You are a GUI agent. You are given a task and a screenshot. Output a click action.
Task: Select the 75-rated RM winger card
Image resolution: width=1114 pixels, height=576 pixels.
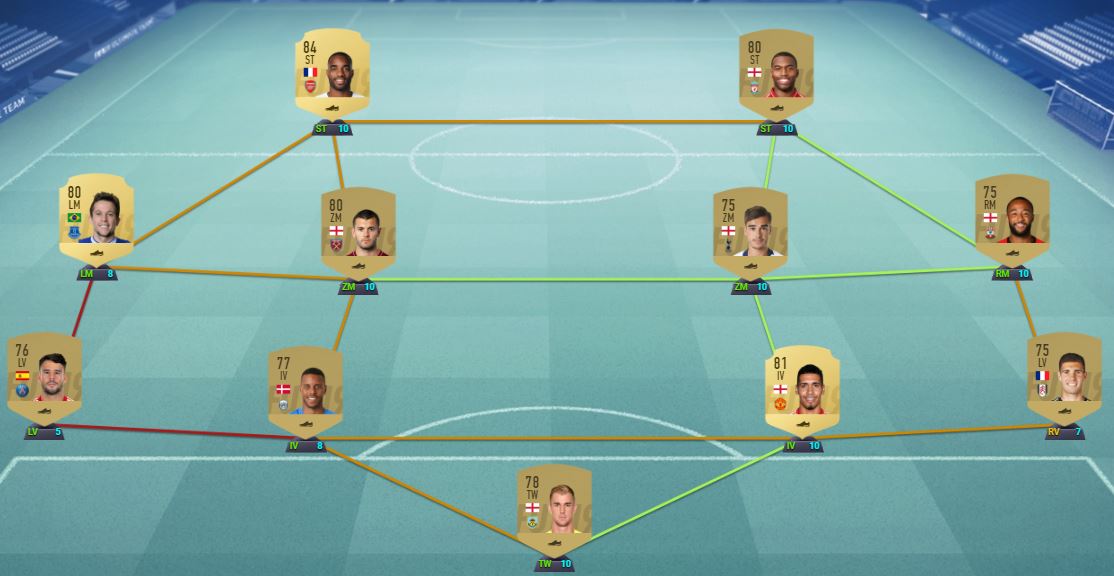[1012, 220]
